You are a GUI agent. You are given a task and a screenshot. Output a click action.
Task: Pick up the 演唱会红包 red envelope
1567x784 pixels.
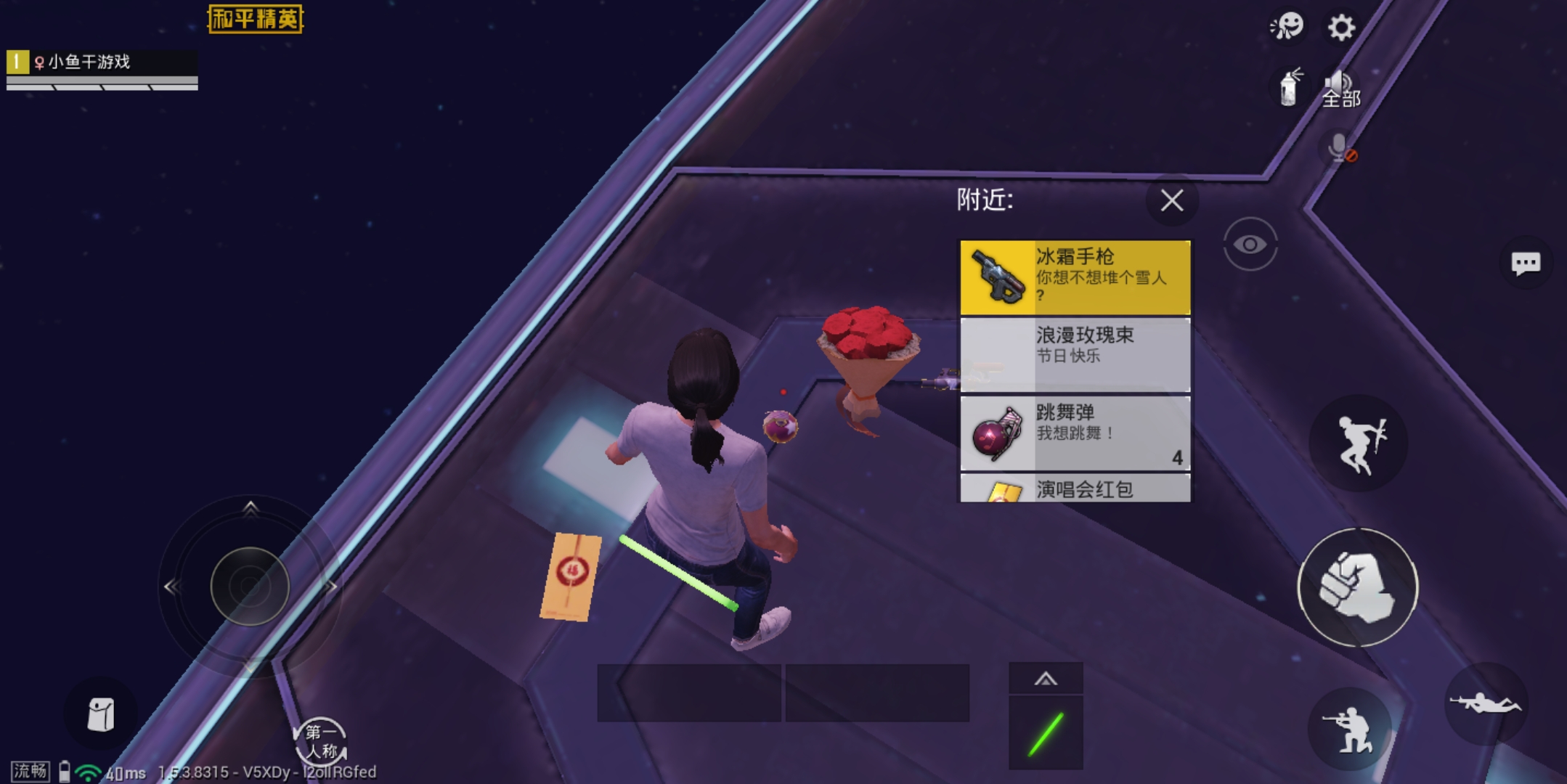[x=1075, y=489]
